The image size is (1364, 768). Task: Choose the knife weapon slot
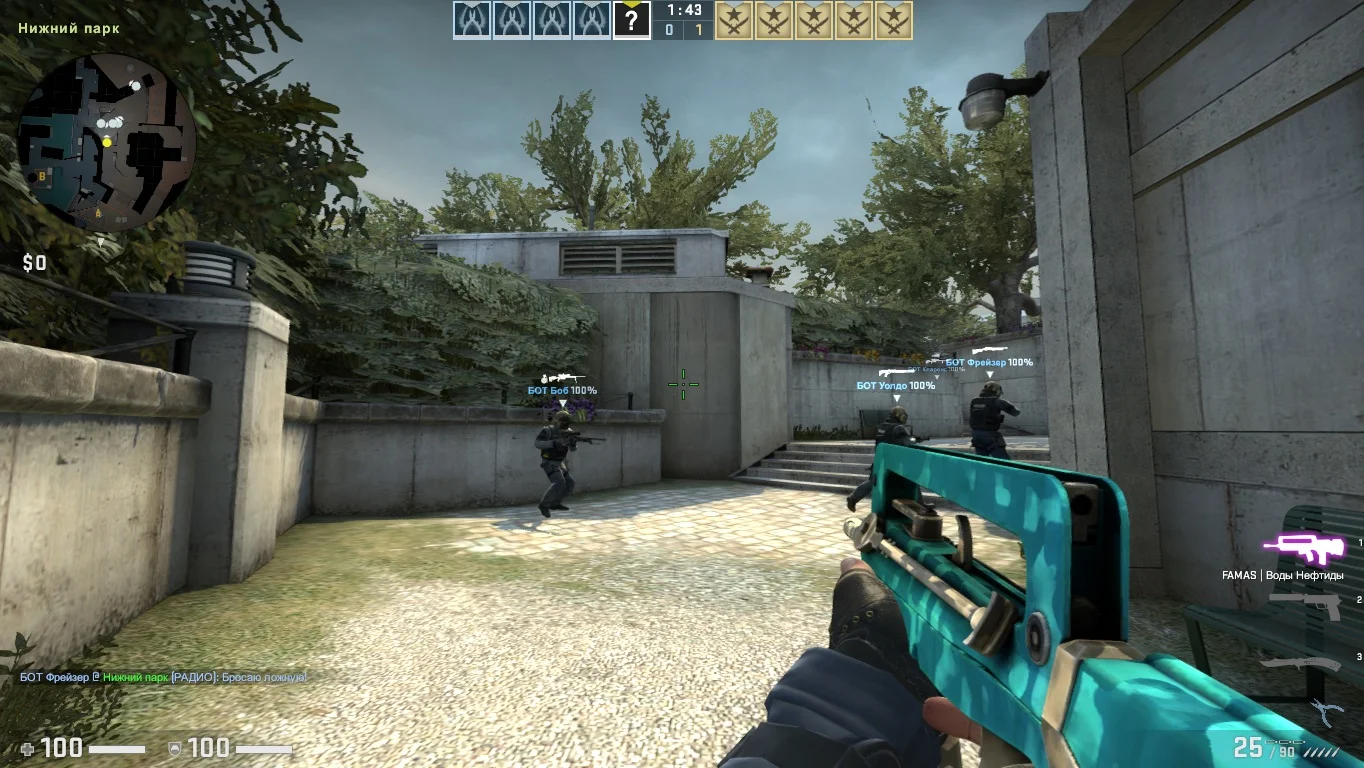pyautogui.click(x=1300, y=662)
